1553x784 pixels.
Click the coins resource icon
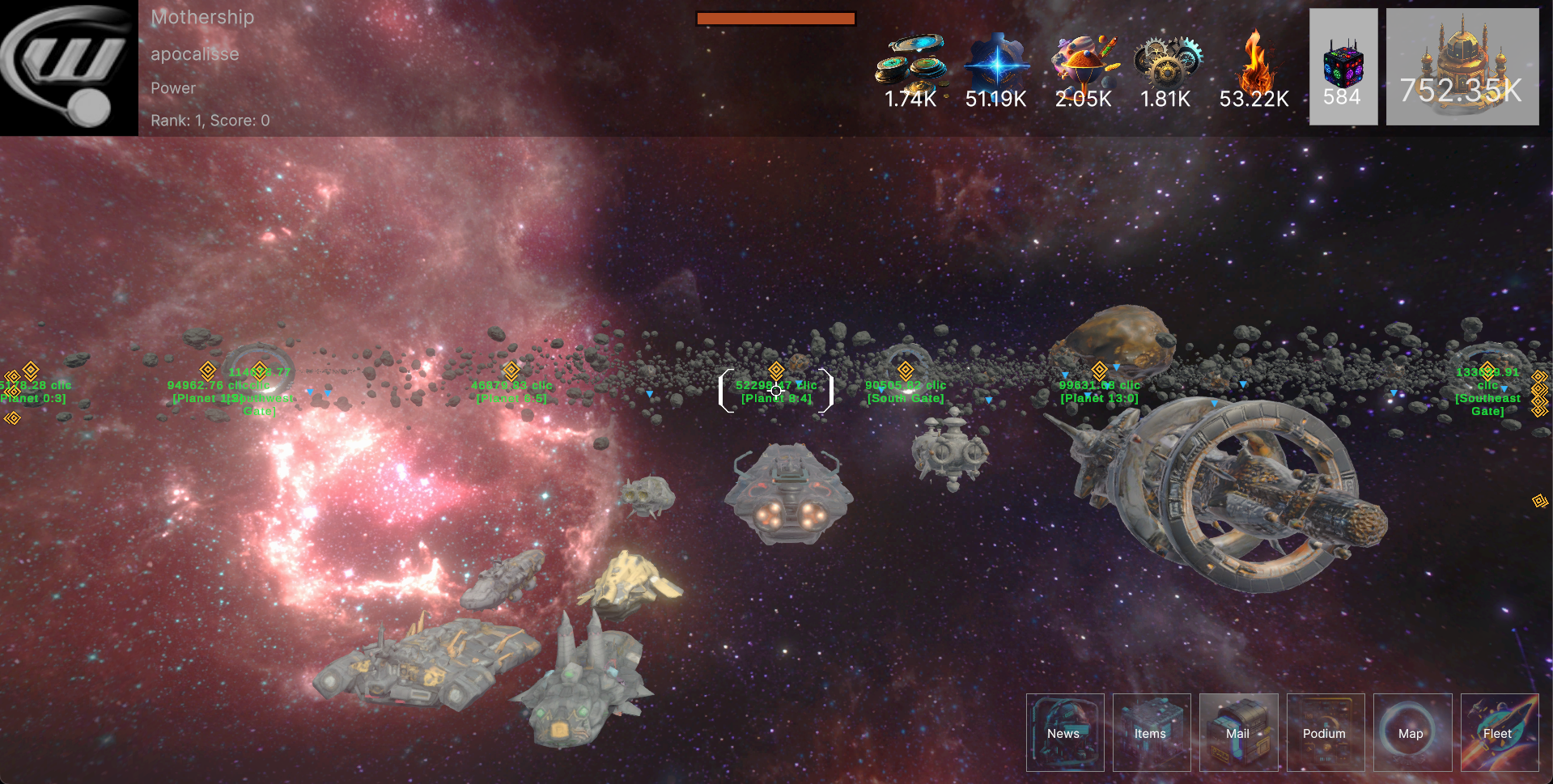tap(910, 61)
